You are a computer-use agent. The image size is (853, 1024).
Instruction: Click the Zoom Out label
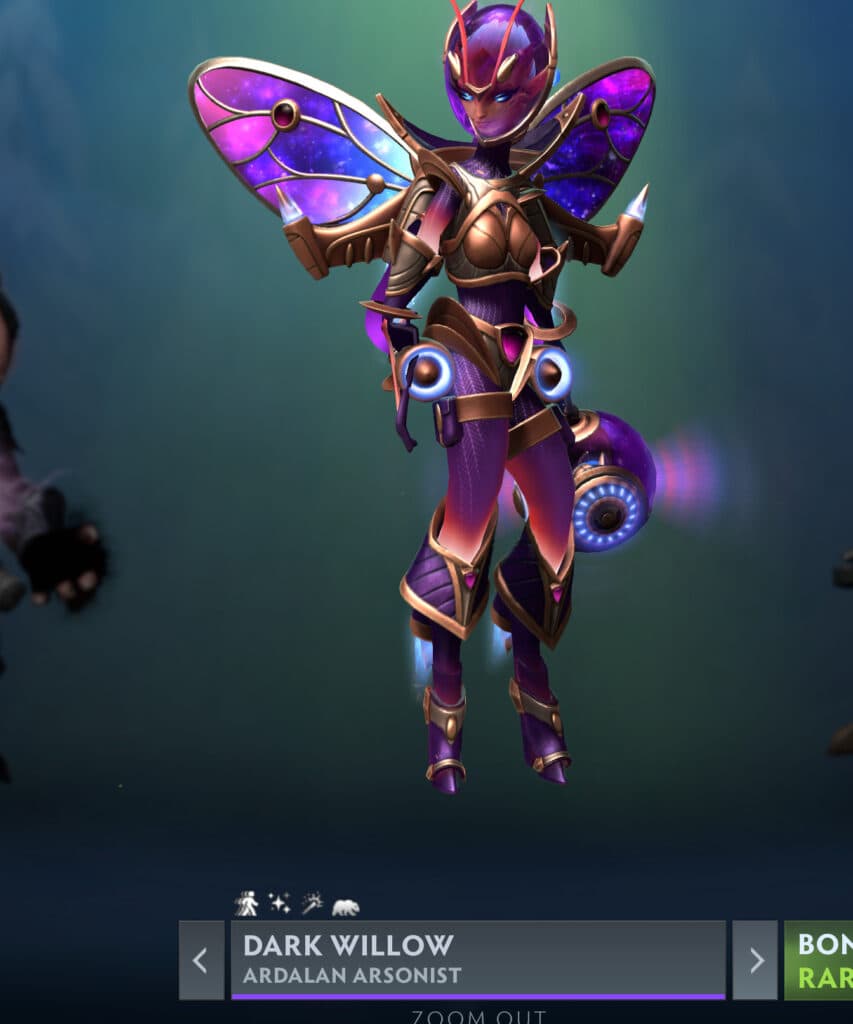(479, 1017)
